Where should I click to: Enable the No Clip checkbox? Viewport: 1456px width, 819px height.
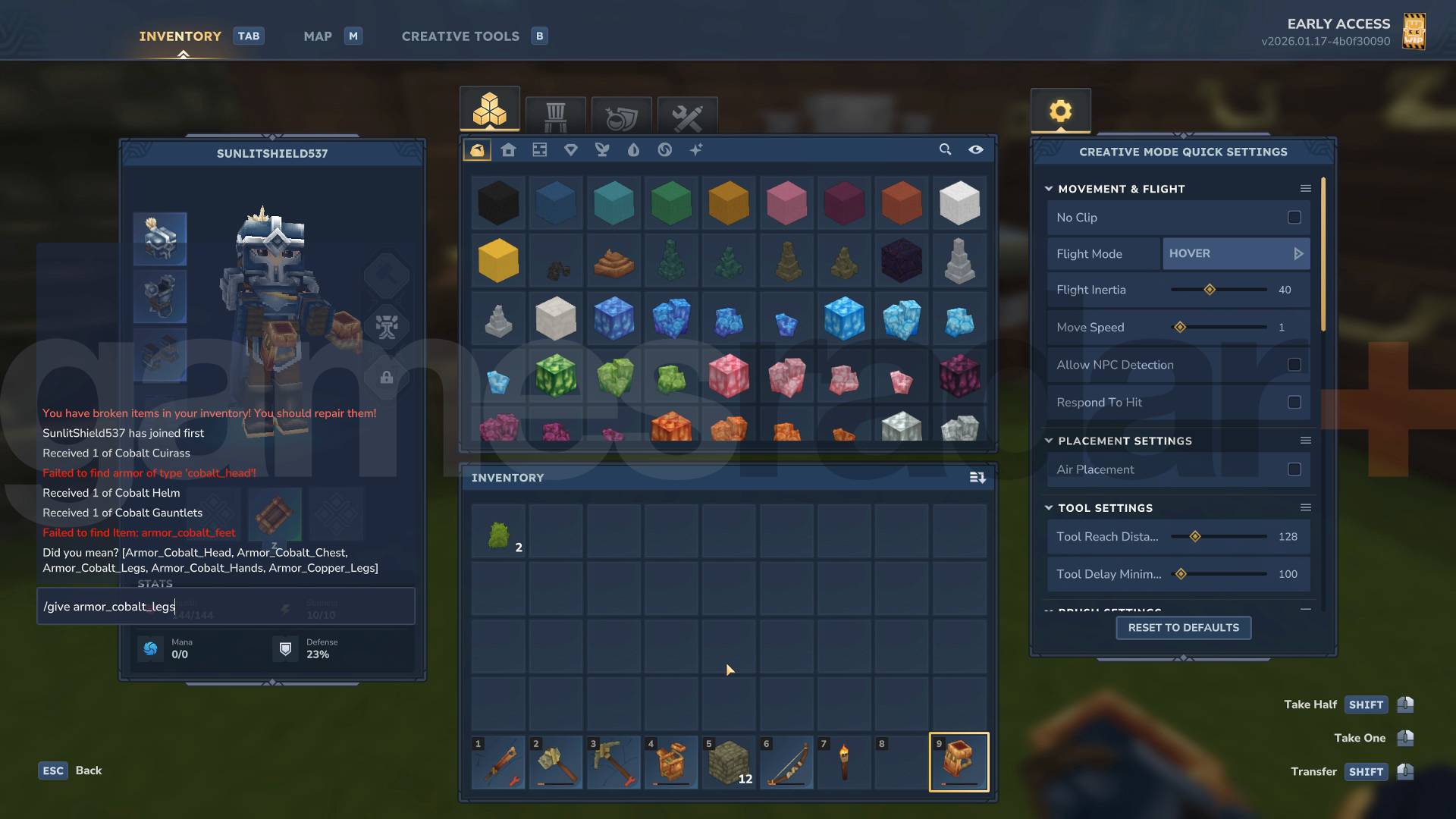point(1294,218)
